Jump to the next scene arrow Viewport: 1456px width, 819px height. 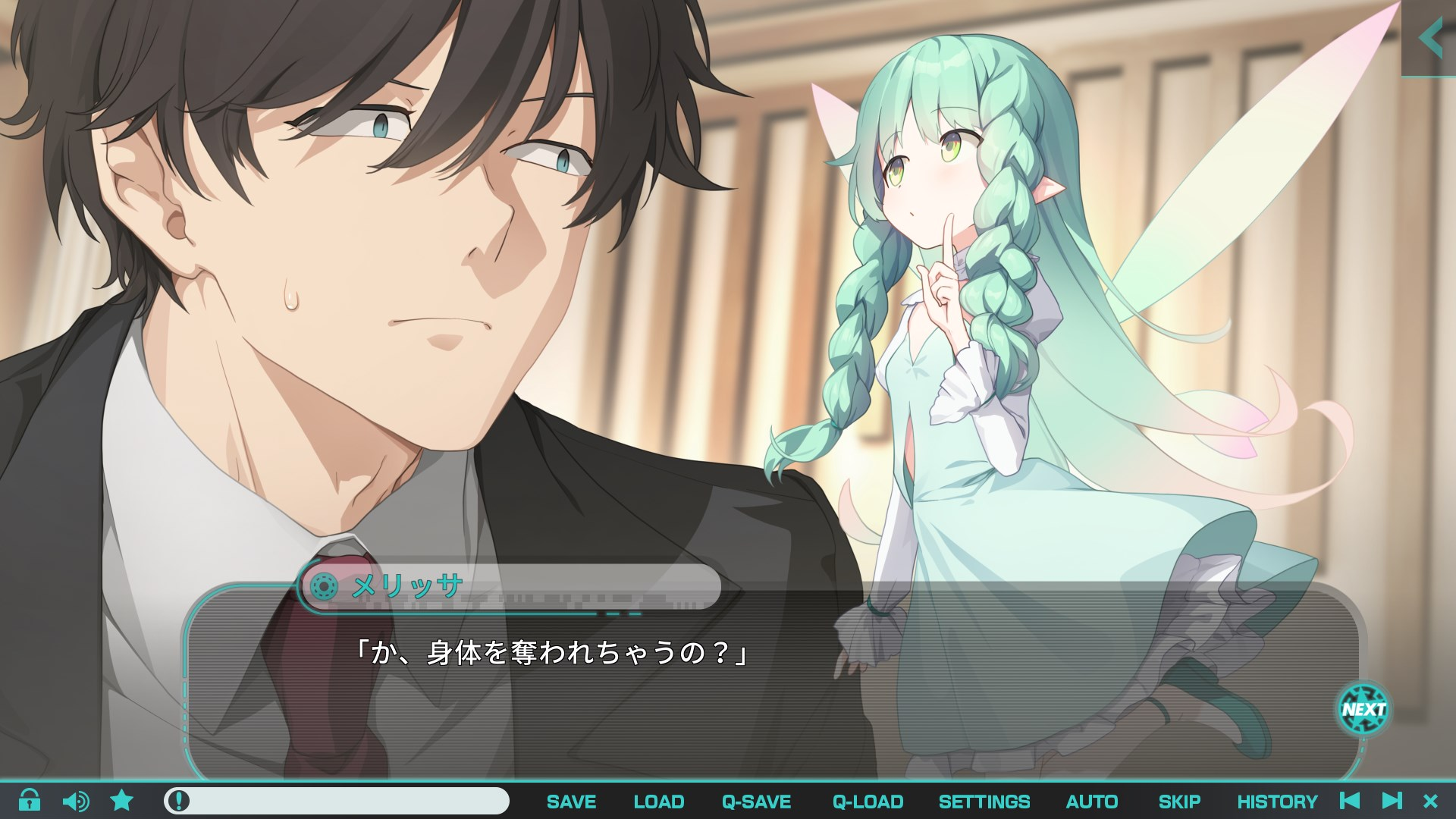point(1392,801)
